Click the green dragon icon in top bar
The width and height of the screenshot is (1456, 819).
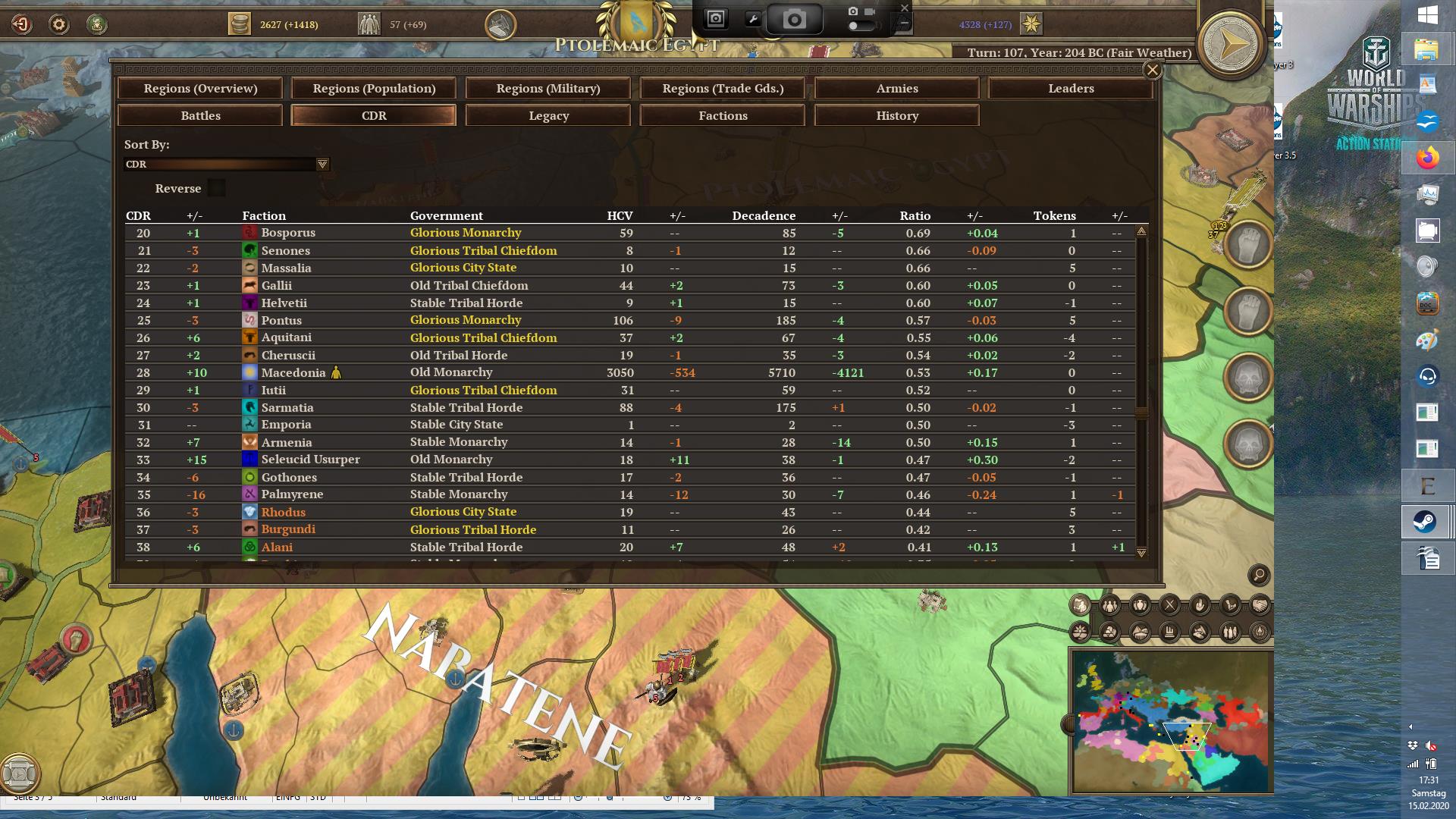click(96, 24)
